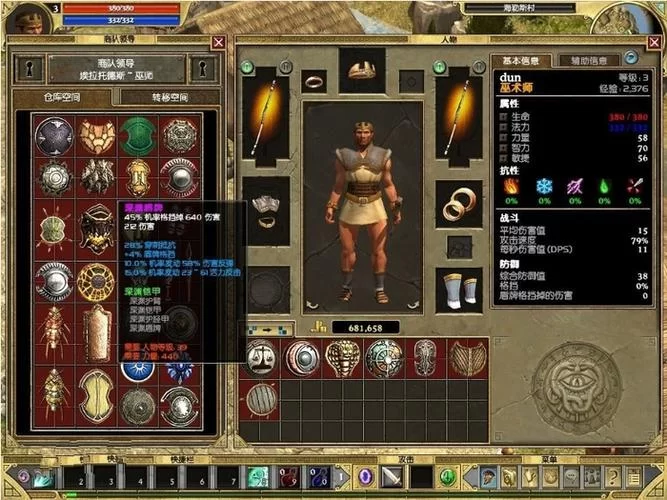
Task: Use the red health potion quickslot
Action: [x=288, y=478]
